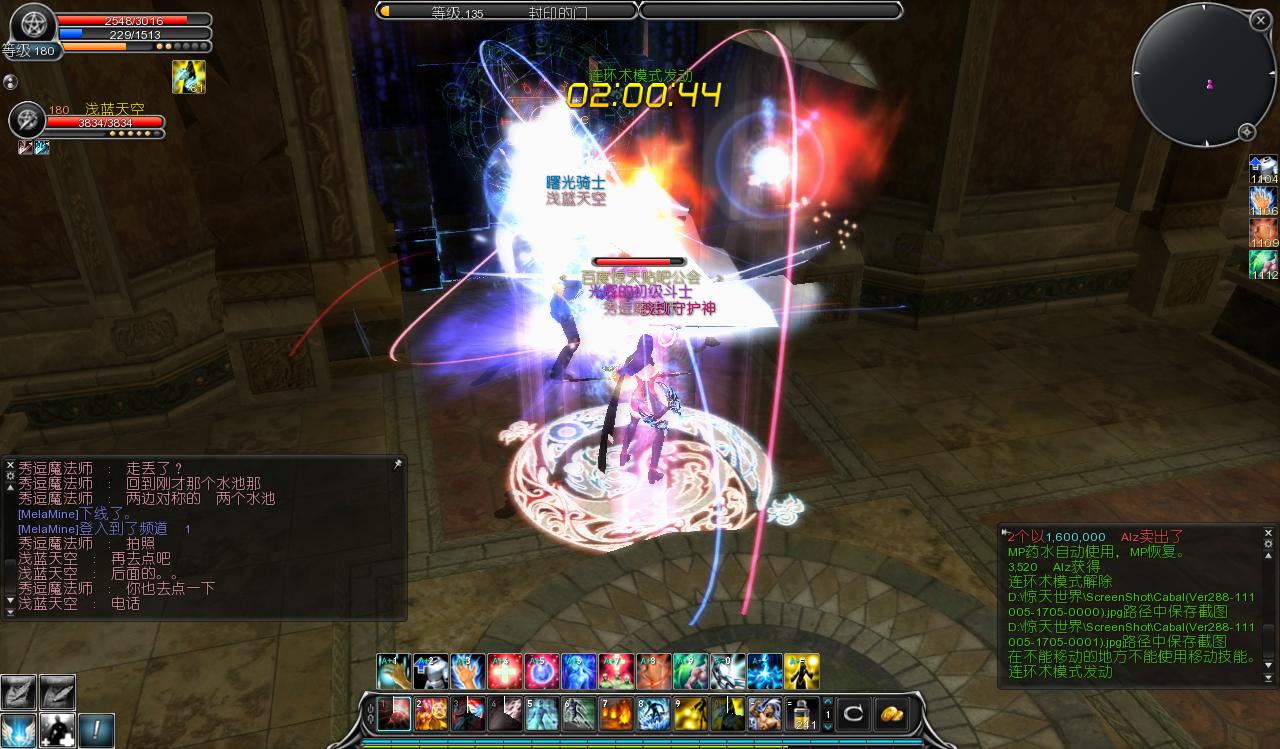Cast the A+- blue lightning buff
Screen dimensions: 1280x749
pos(764,672)
